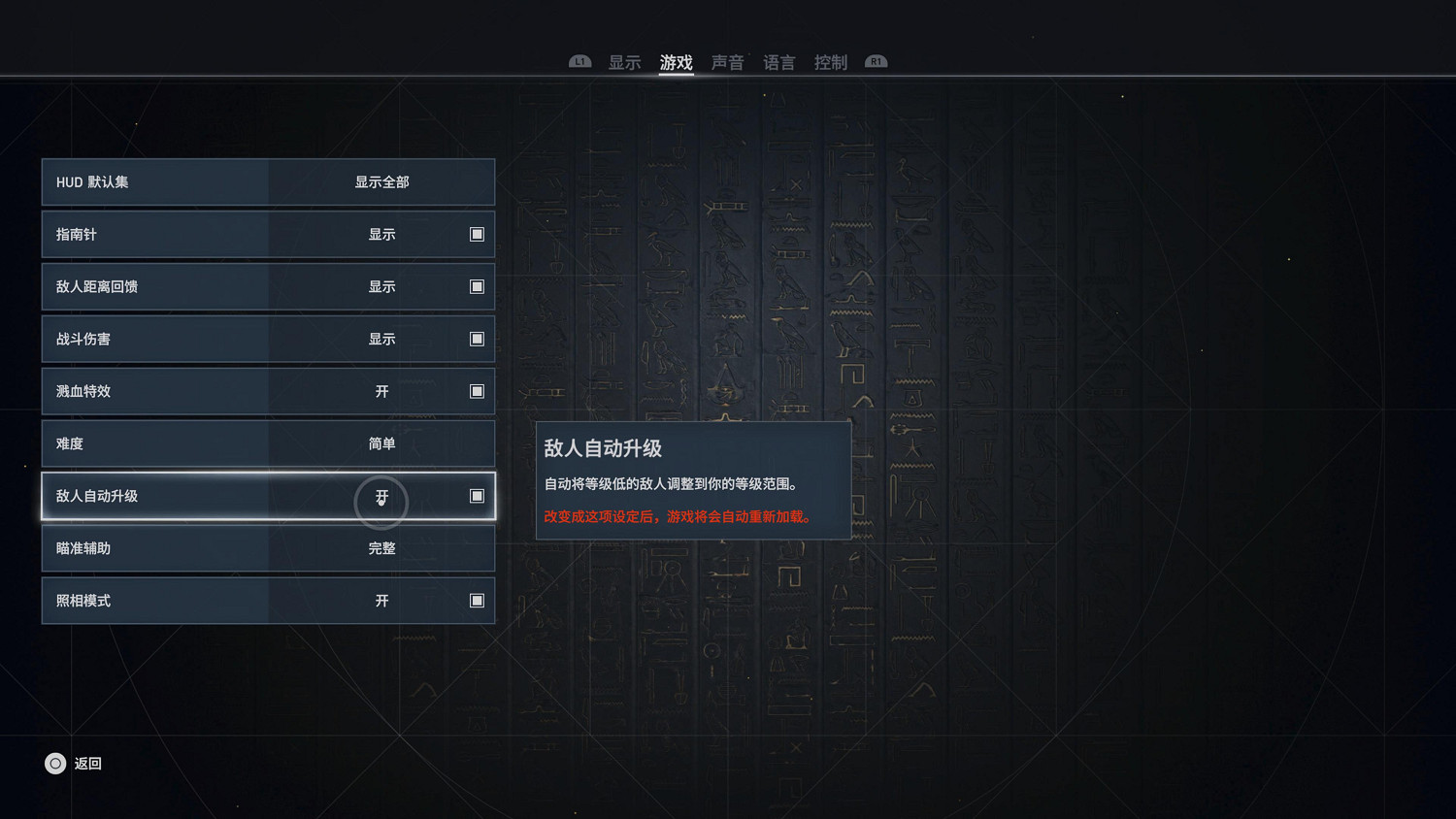This screenshot has width=1456, height=819.
Task: Click the circle button icon next to 返回
Action: coord(55,764)
